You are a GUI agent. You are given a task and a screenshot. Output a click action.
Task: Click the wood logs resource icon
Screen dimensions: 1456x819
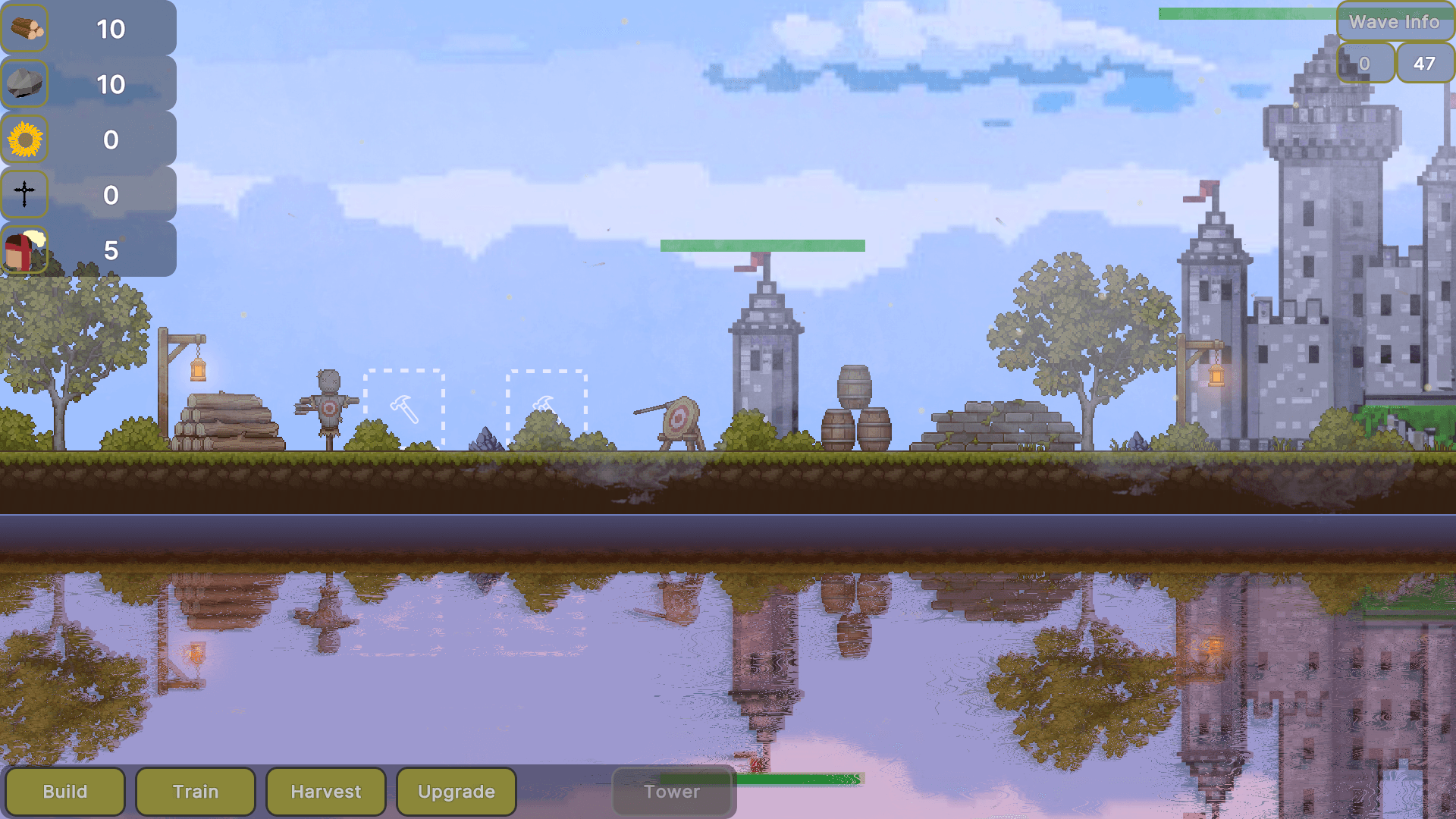pyautogui.click(x=25, y=29)
